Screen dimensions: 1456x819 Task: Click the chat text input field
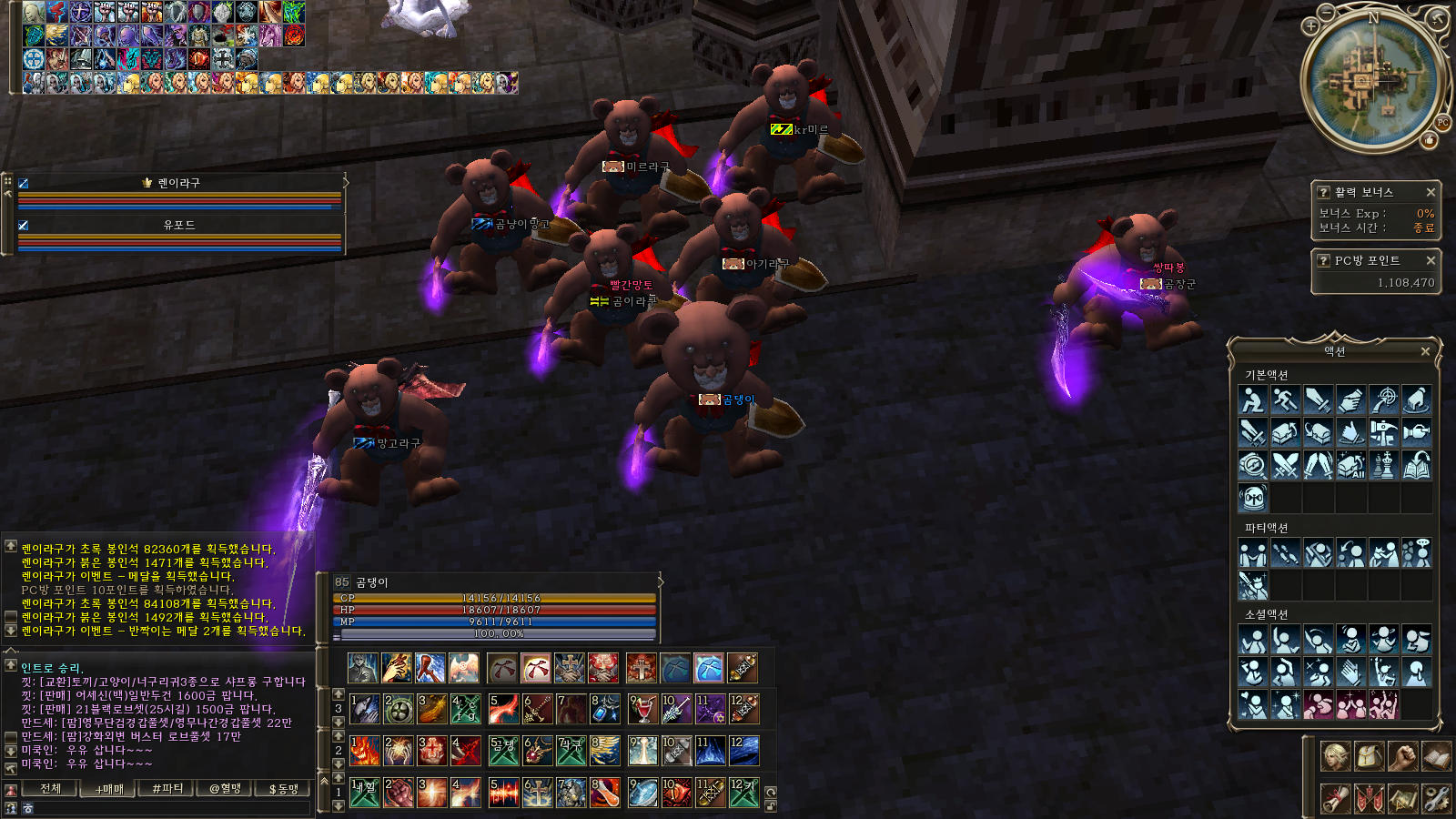coord(164,808)
